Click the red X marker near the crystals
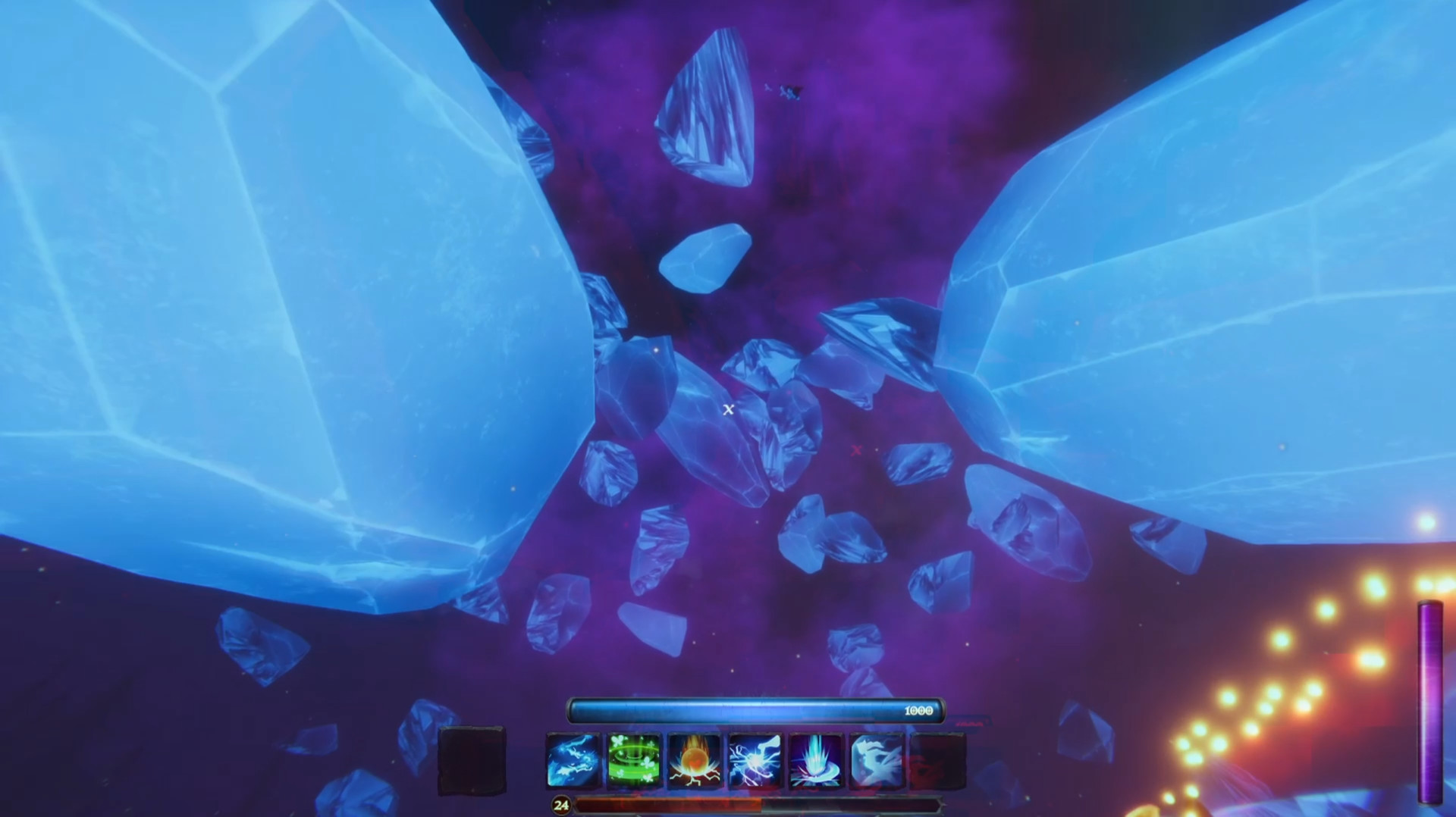This screenshot has width=1456, height=817. (856, 450)
